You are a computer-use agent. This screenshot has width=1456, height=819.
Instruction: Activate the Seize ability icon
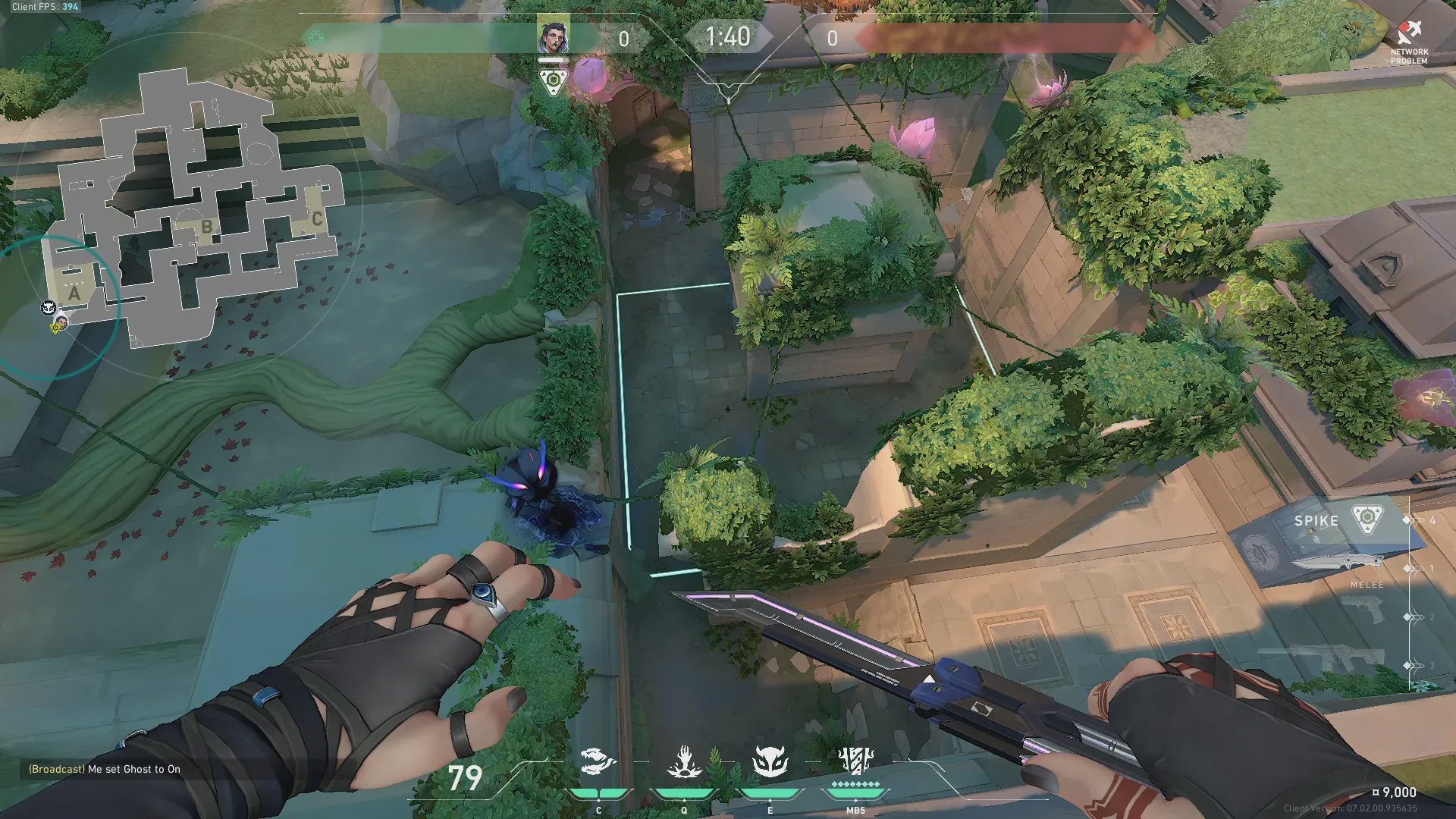(x=684, y=761)
